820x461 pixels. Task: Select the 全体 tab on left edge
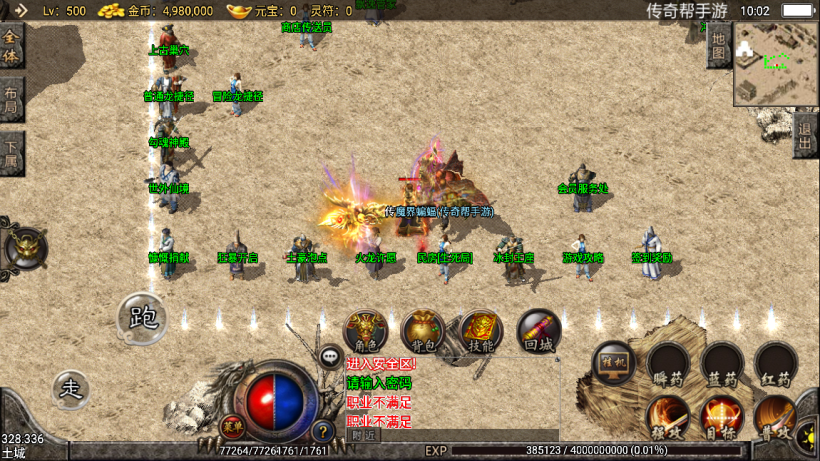pyautogui.click(x=11, y=44)
